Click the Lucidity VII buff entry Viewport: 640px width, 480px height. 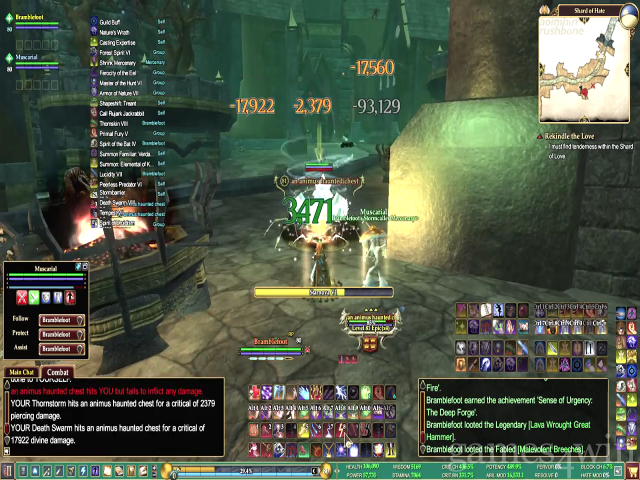pyautogui.click(x=110, y=174)
